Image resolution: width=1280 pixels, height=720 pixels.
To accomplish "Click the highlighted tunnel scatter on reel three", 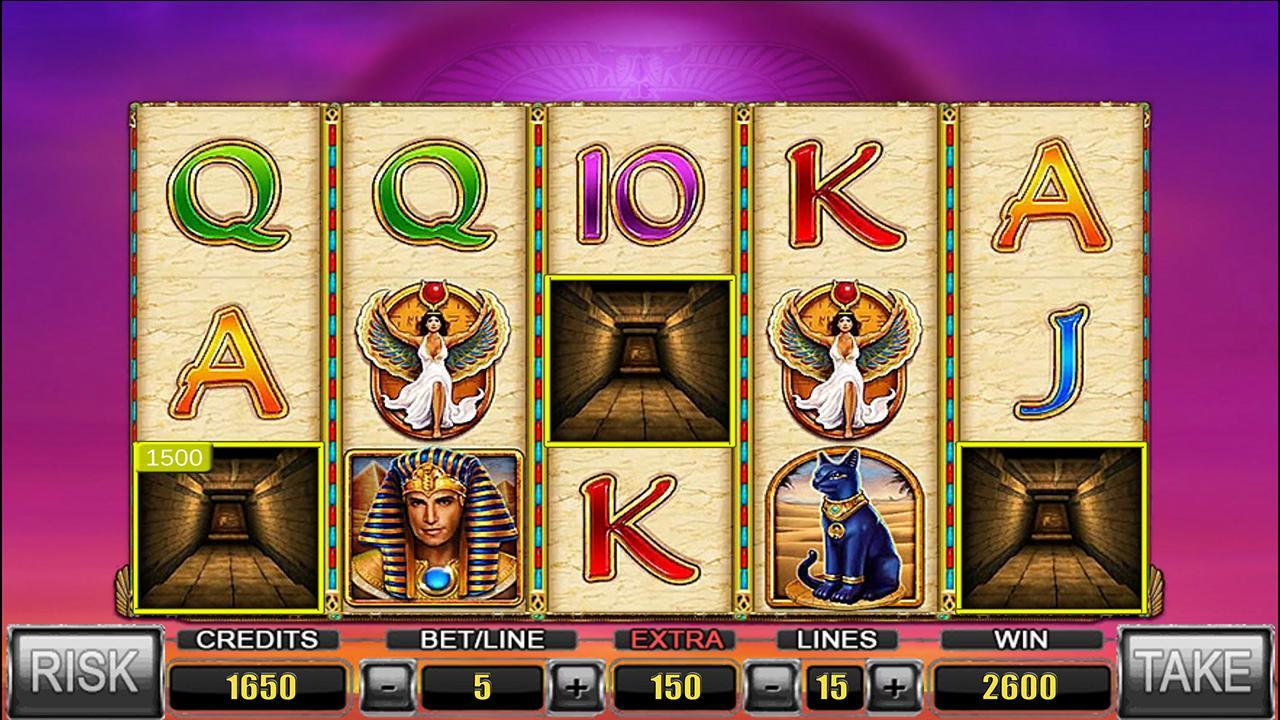I will (x=640, y=360).
